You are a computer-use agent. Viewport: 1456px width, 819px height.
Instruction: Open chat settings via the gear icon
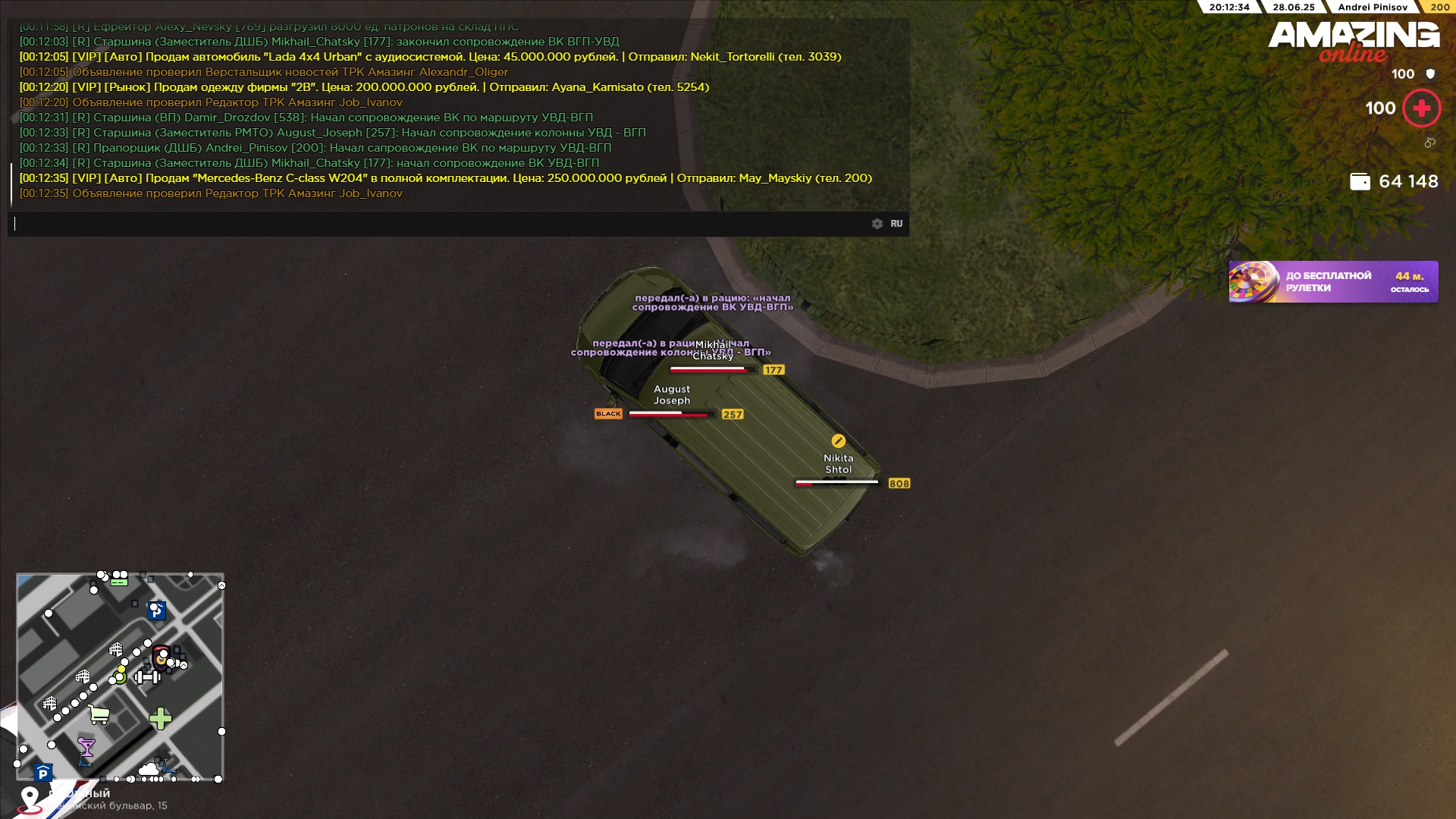[x=877, y=224]
